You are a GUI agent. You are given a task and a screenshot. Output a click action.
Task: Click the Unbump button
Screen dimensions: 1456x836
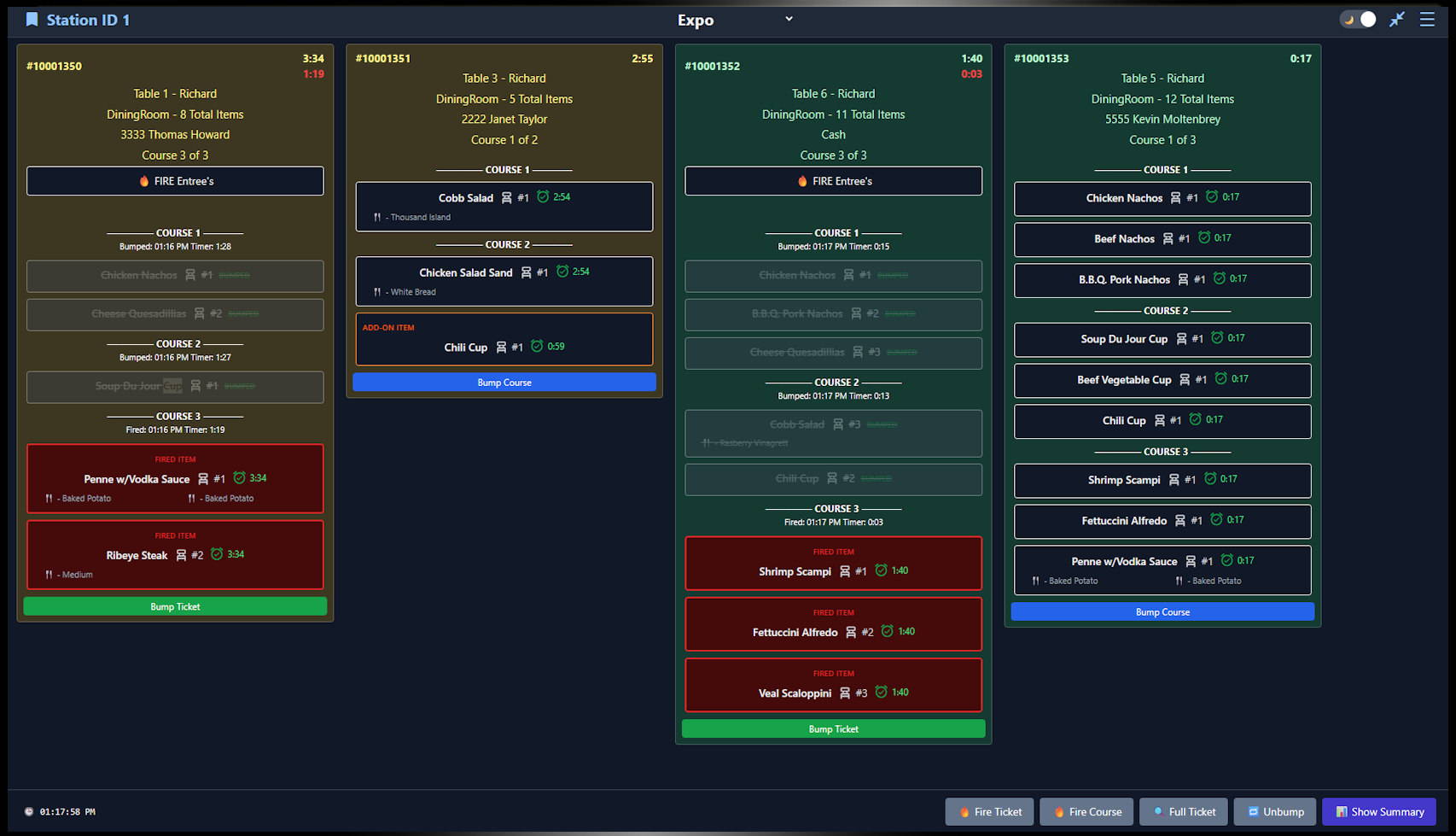pyautogui.click(x=1275, y=811)
